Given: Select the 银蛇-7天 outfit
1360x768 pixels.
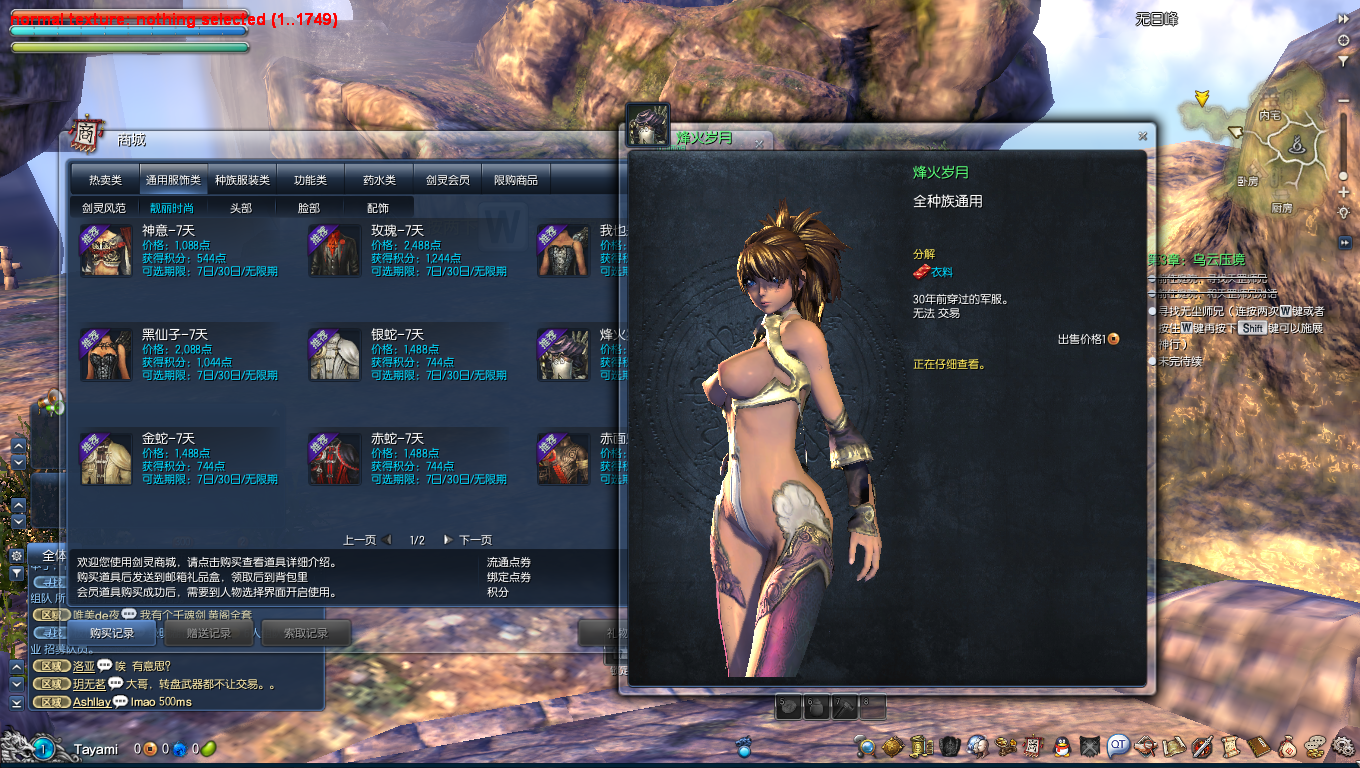Looking at the screenshot, I should click(x=335, y=355).
